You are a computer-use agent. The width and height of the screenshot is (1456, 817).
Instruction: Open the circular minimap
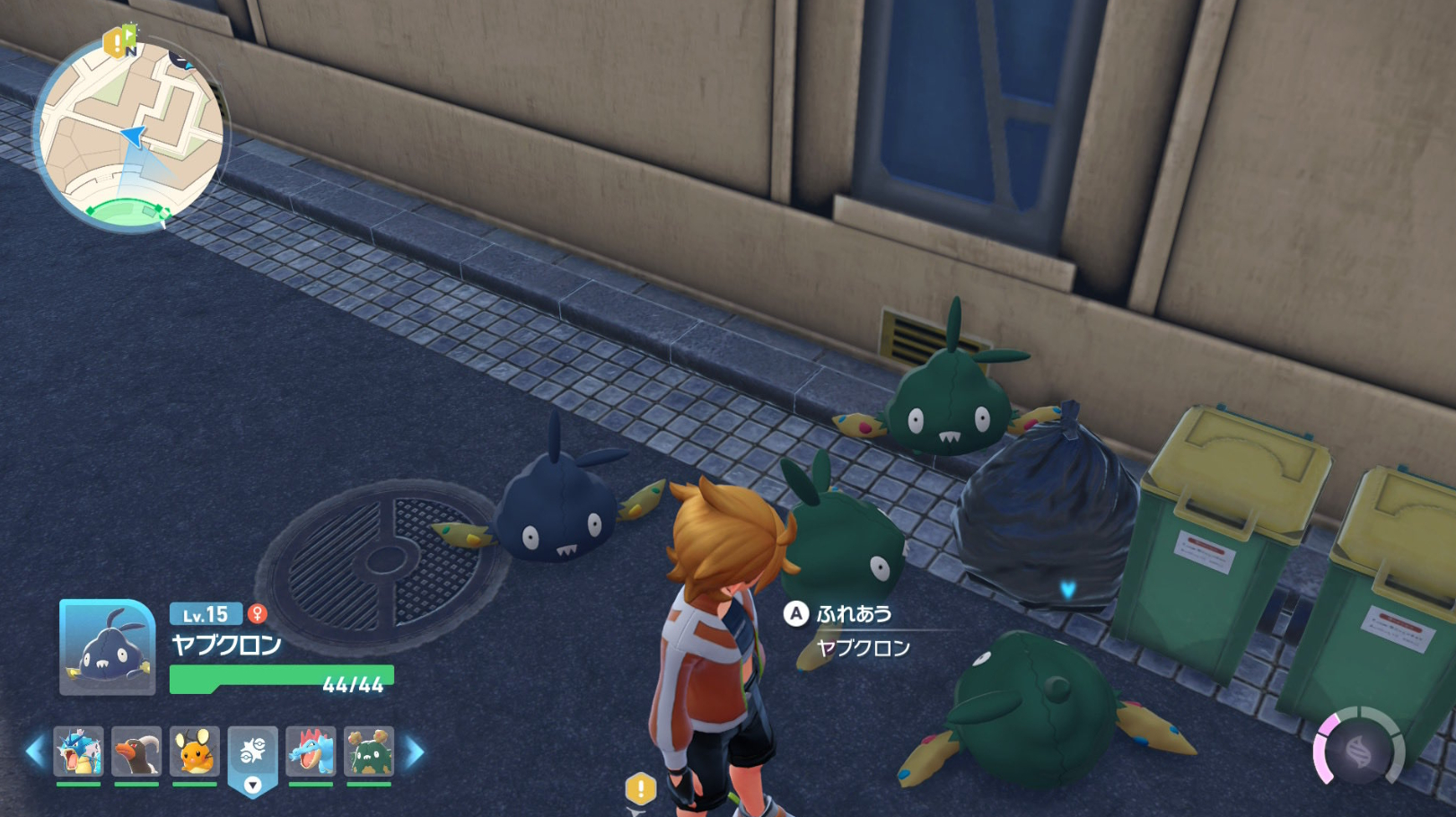click(131, 135)
